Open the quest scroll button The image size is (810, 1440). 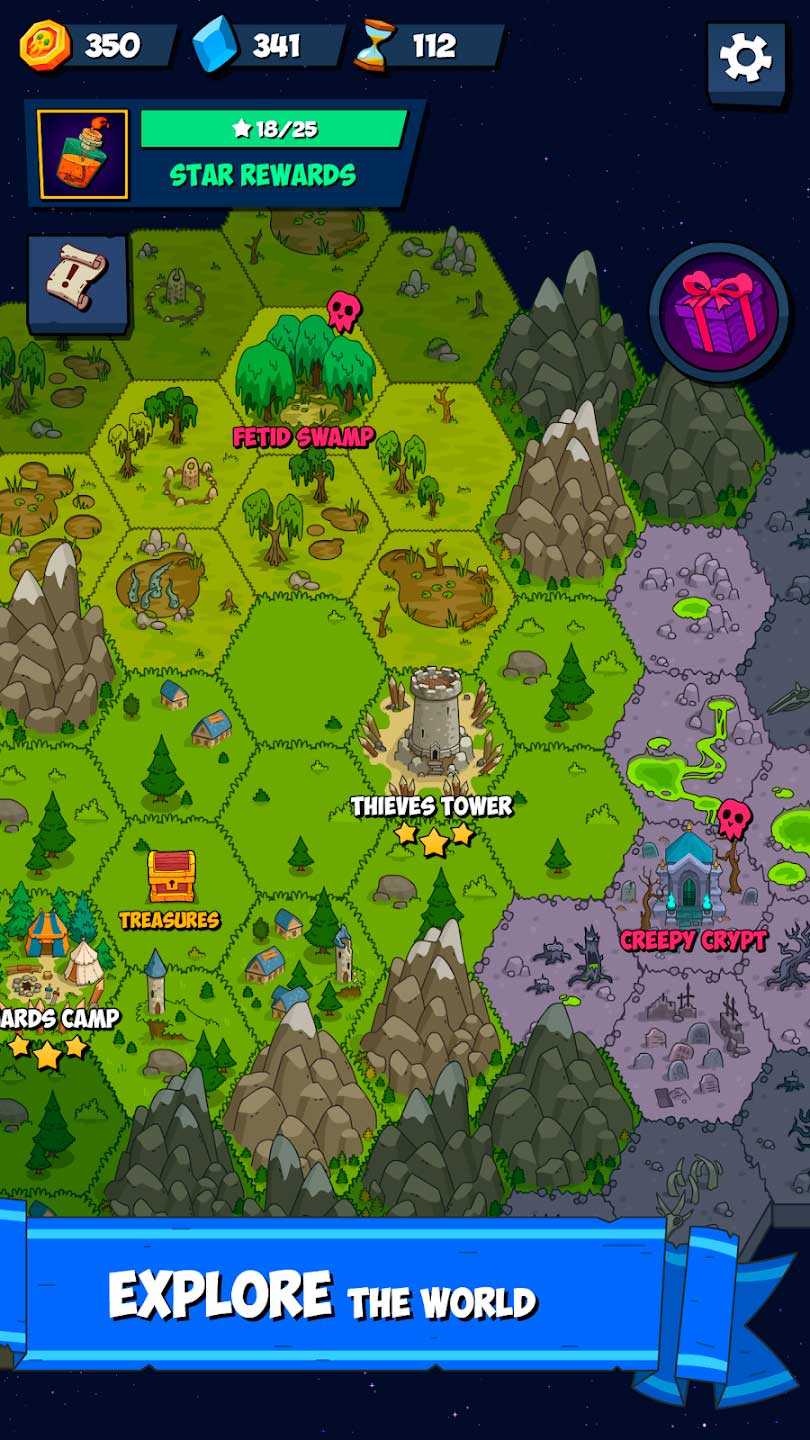click(x=77, y=281)
